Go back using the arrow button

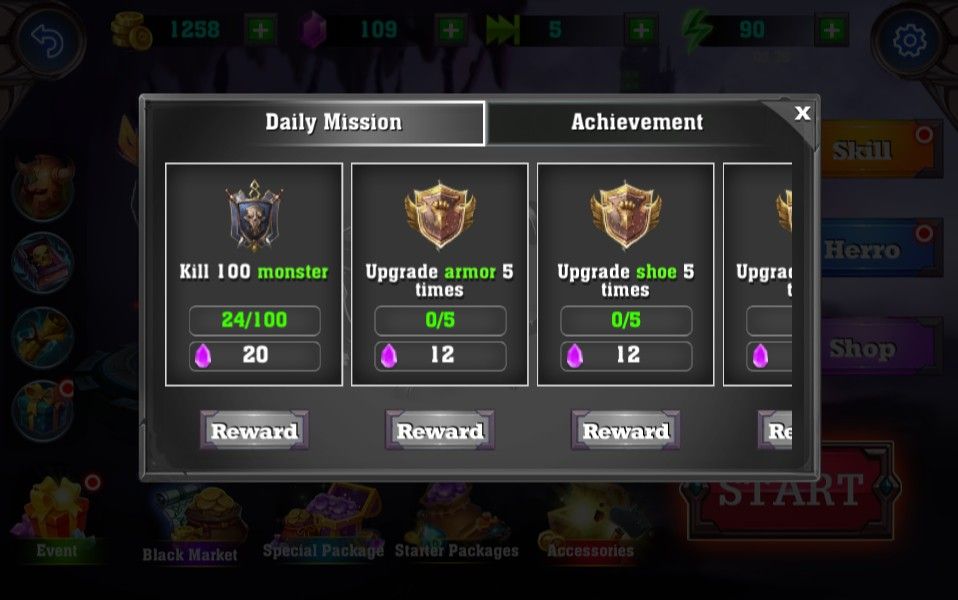click(49, 41)
